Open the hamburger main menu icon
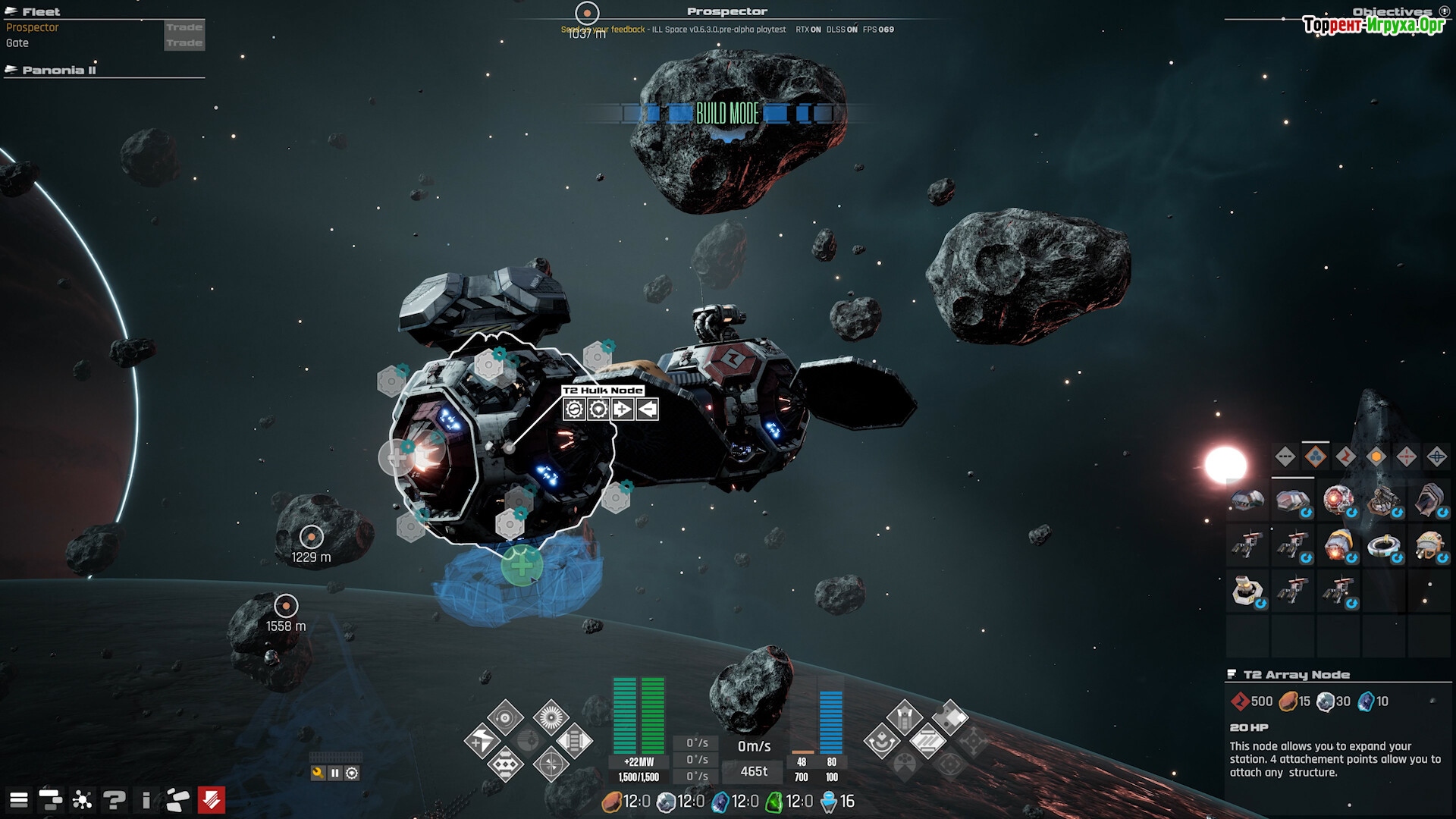 click(x=19, y=799)
